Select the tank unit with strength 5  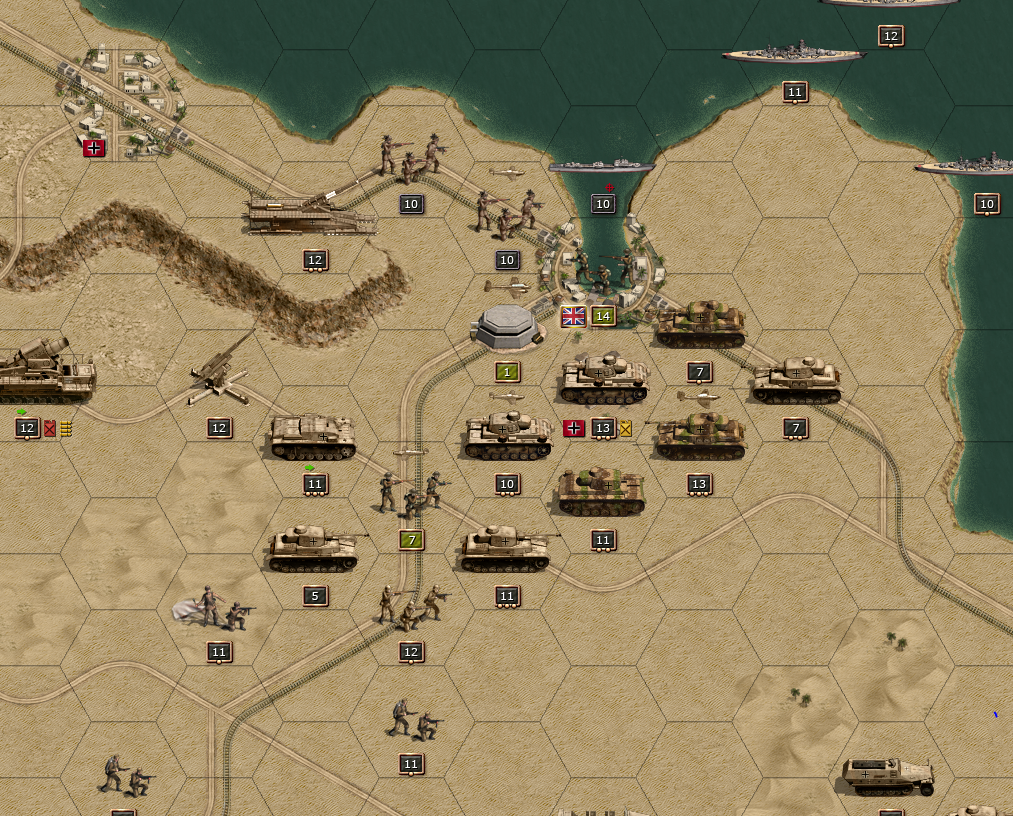(x=313, y=549)
